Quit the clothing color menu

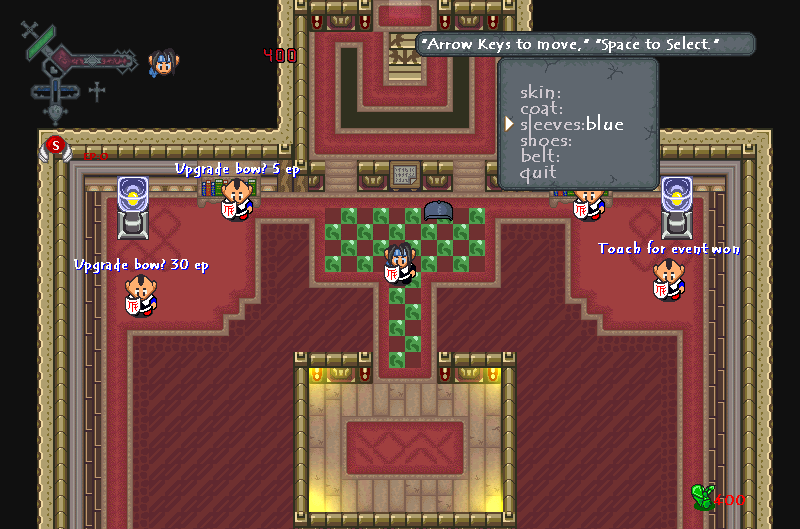(x=538, y=173)
